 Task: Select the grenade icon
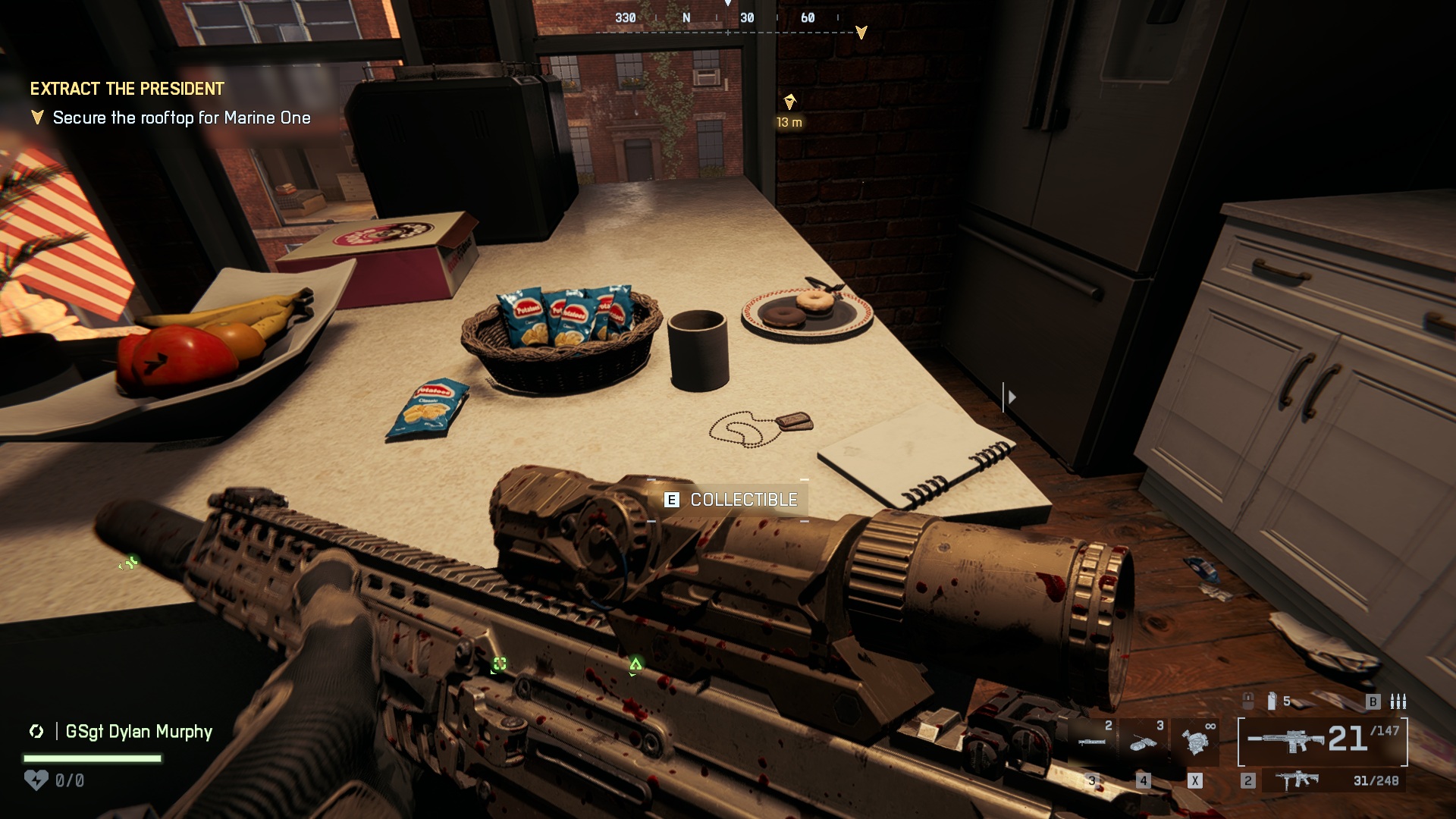[x=1272, y=701]
